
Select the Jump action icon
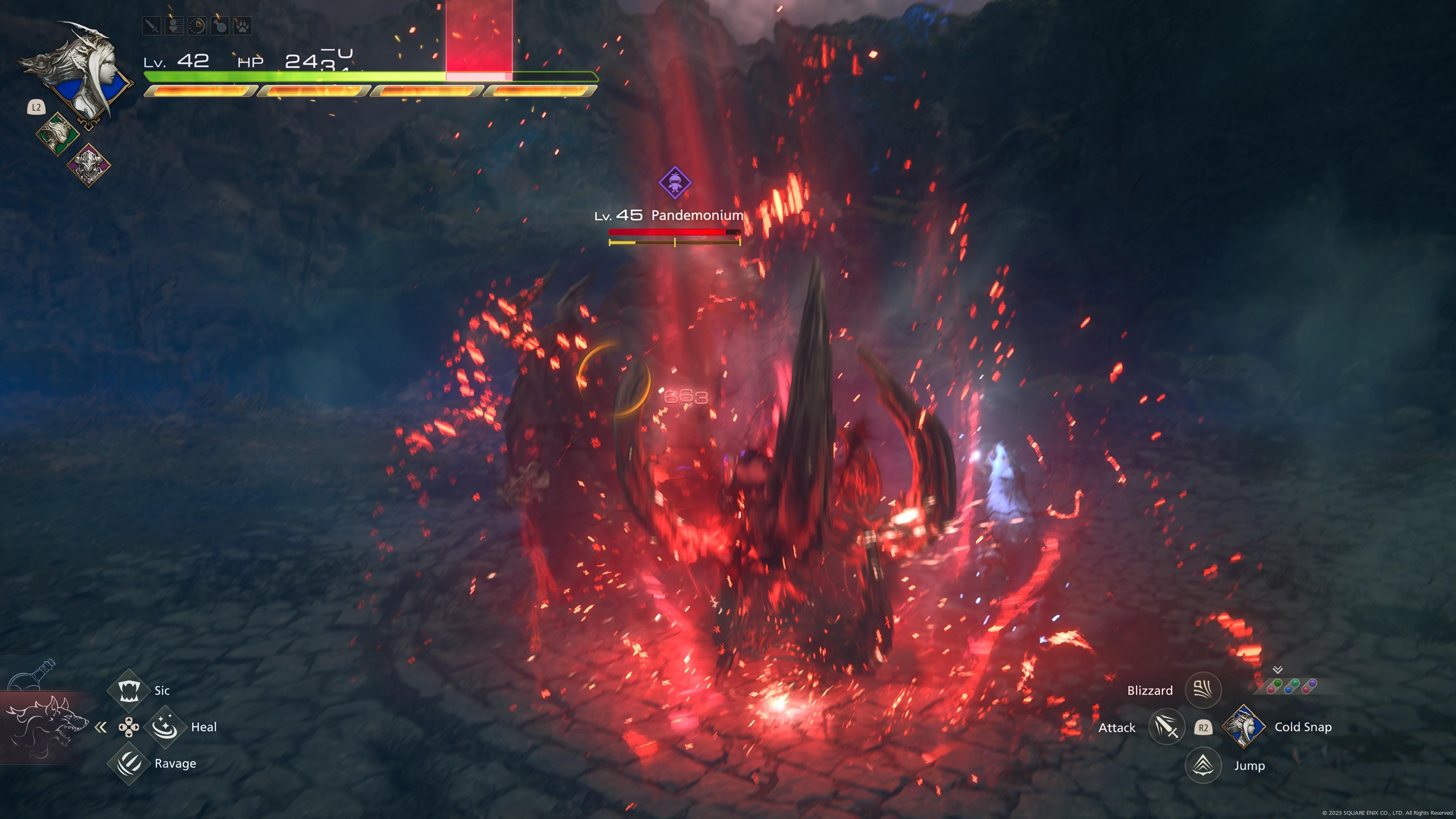coord(1203,765)
